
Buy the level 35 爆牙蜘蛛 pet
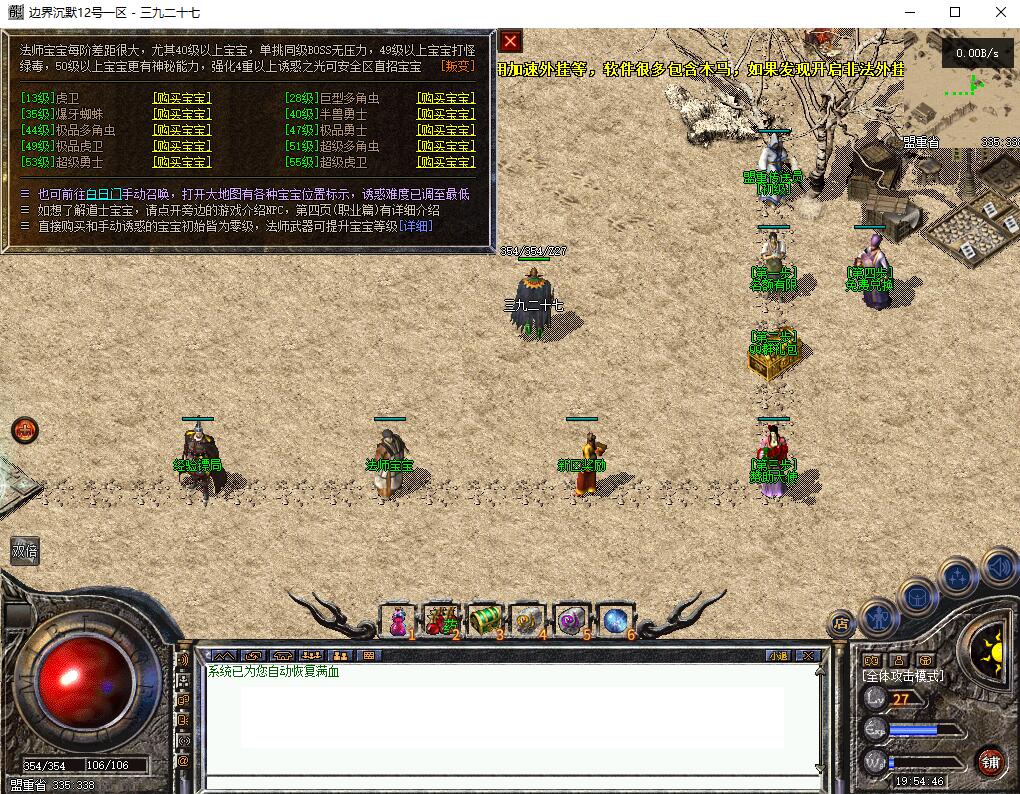click(181, 114)
